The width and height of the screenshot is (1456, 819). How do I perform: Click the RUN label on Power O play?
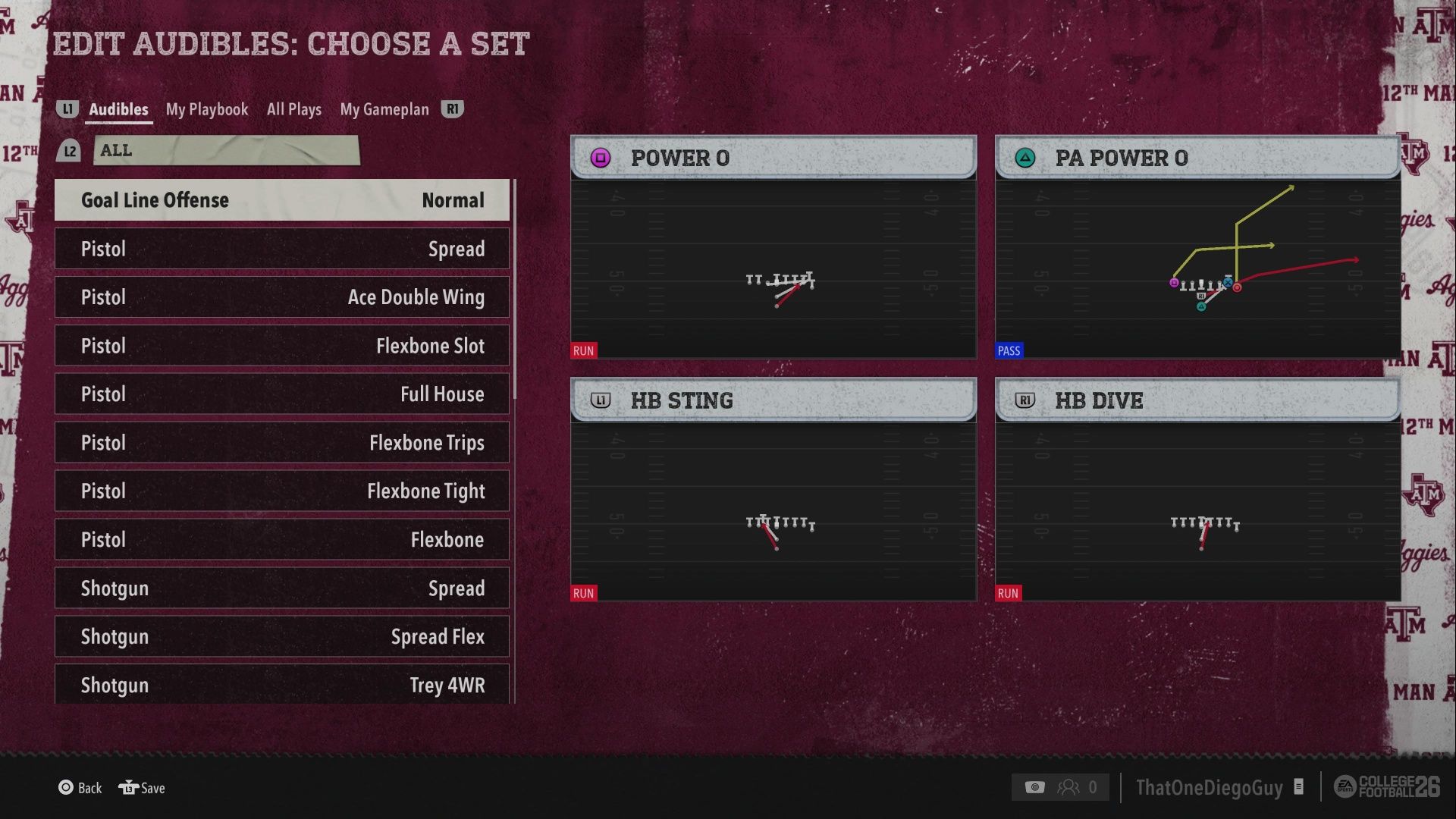[582, 350]
